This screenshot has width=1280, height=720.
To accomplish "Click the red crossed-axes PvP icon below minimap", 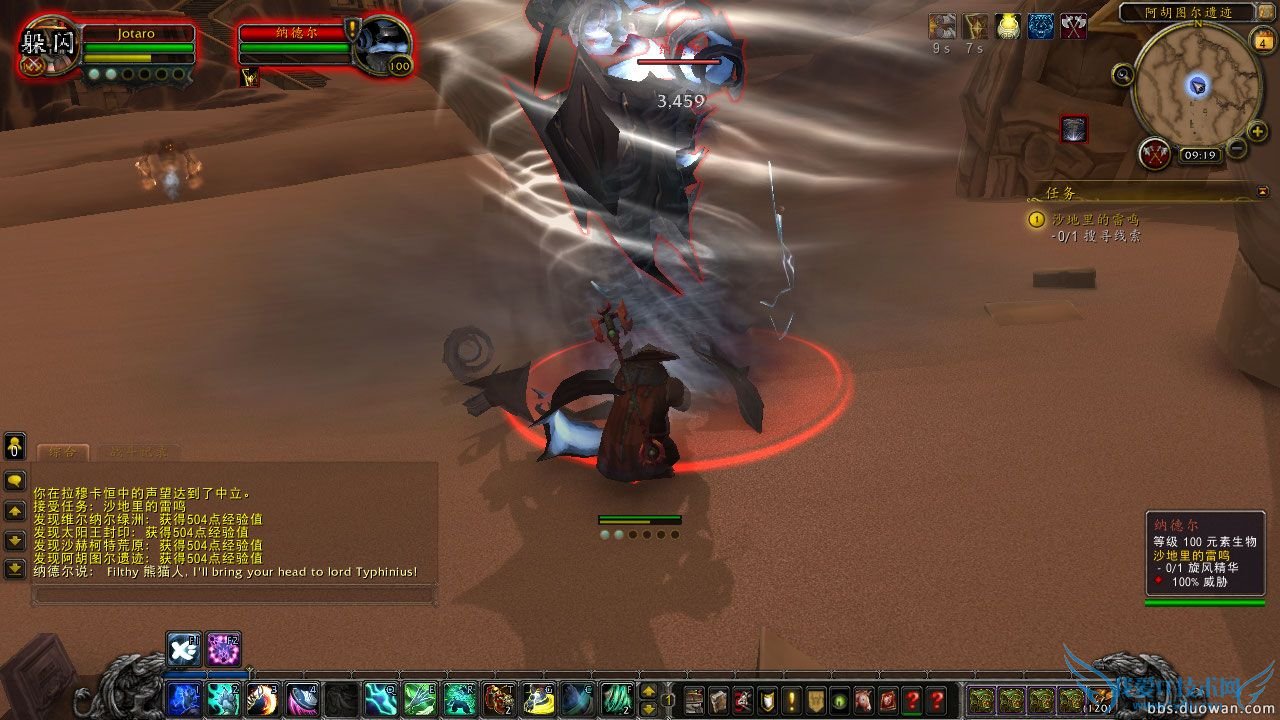I will pyautogui.click(x=1153, y=154).
